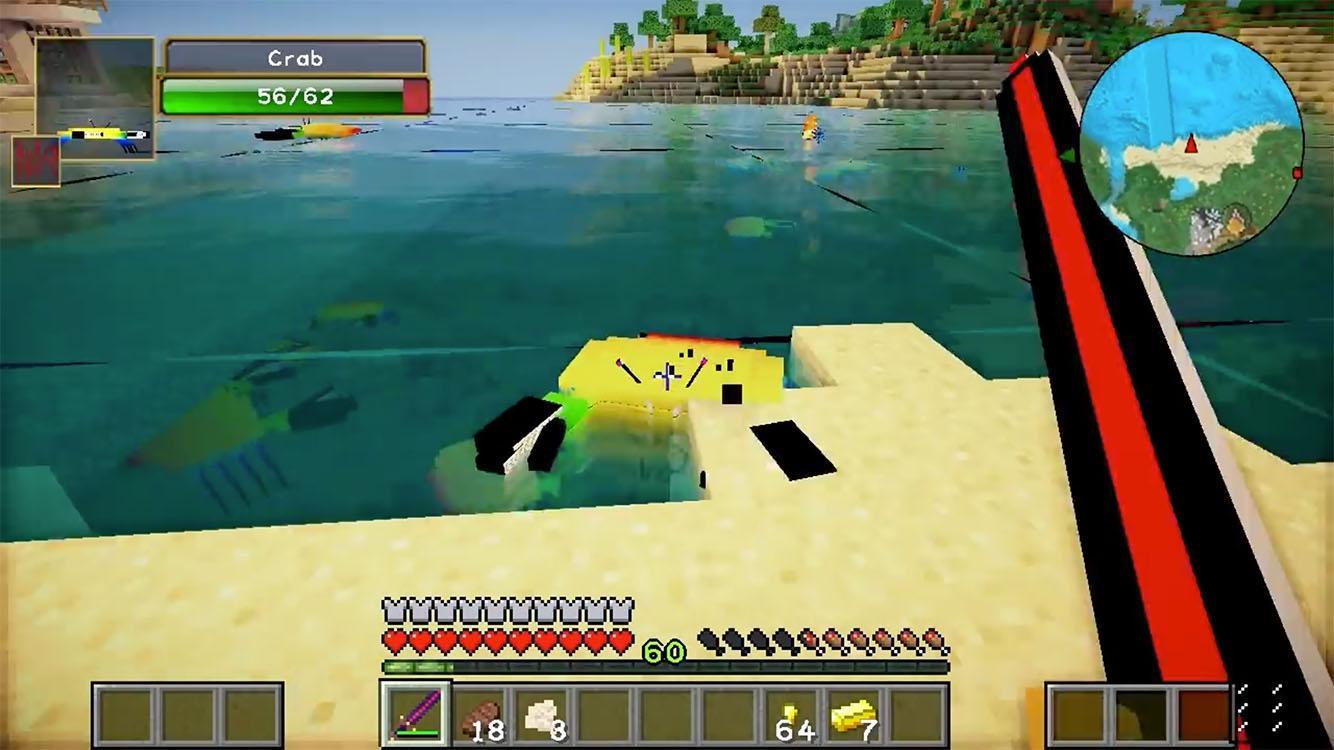Select the cooked meat stack of 18
Viewport: 1334px width, 750px height.
[x=480, y=715]
